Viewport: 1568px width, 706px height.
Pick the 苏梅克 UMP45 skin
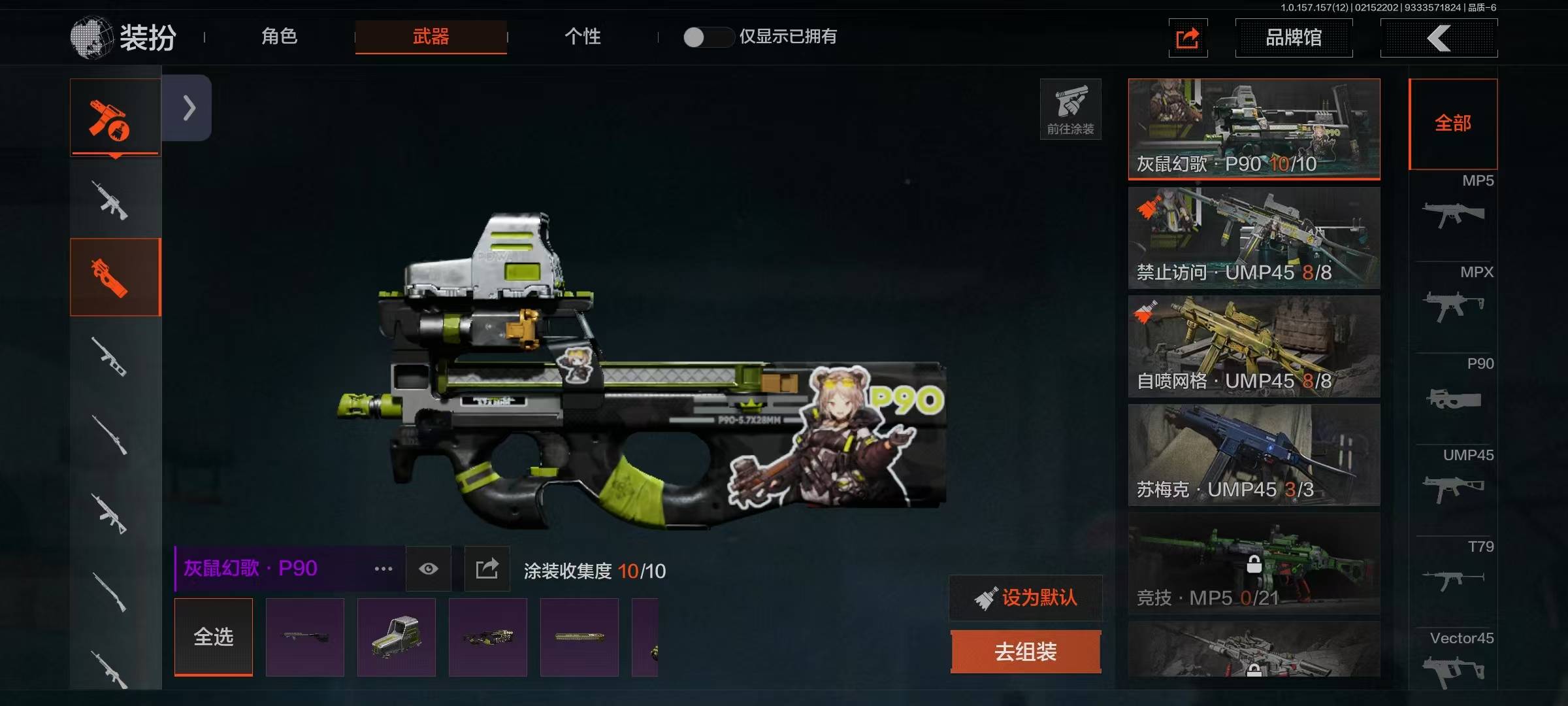point(1254,455)
